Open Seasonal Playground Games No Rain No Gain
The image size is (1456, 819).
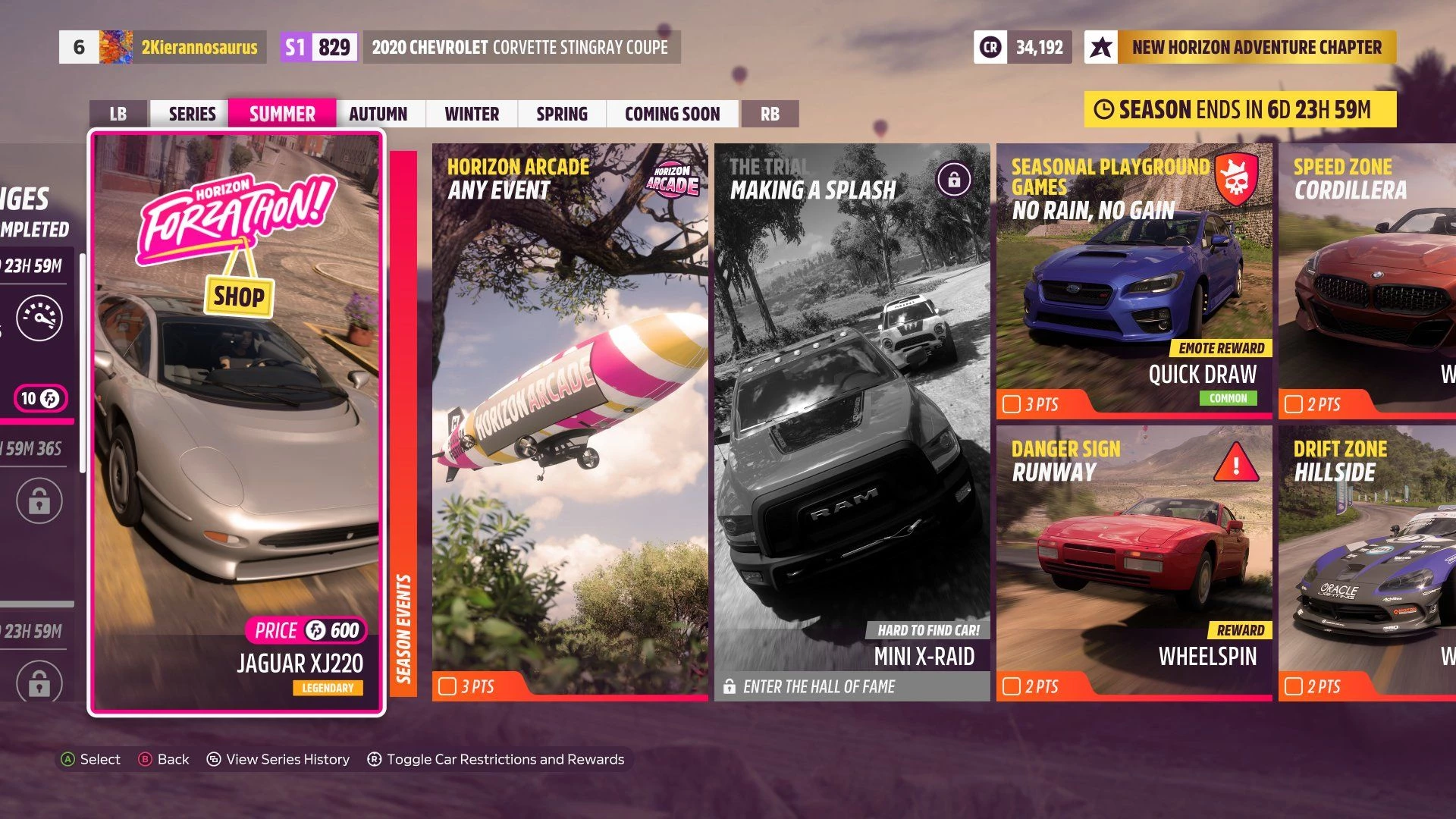[1134, 281]
